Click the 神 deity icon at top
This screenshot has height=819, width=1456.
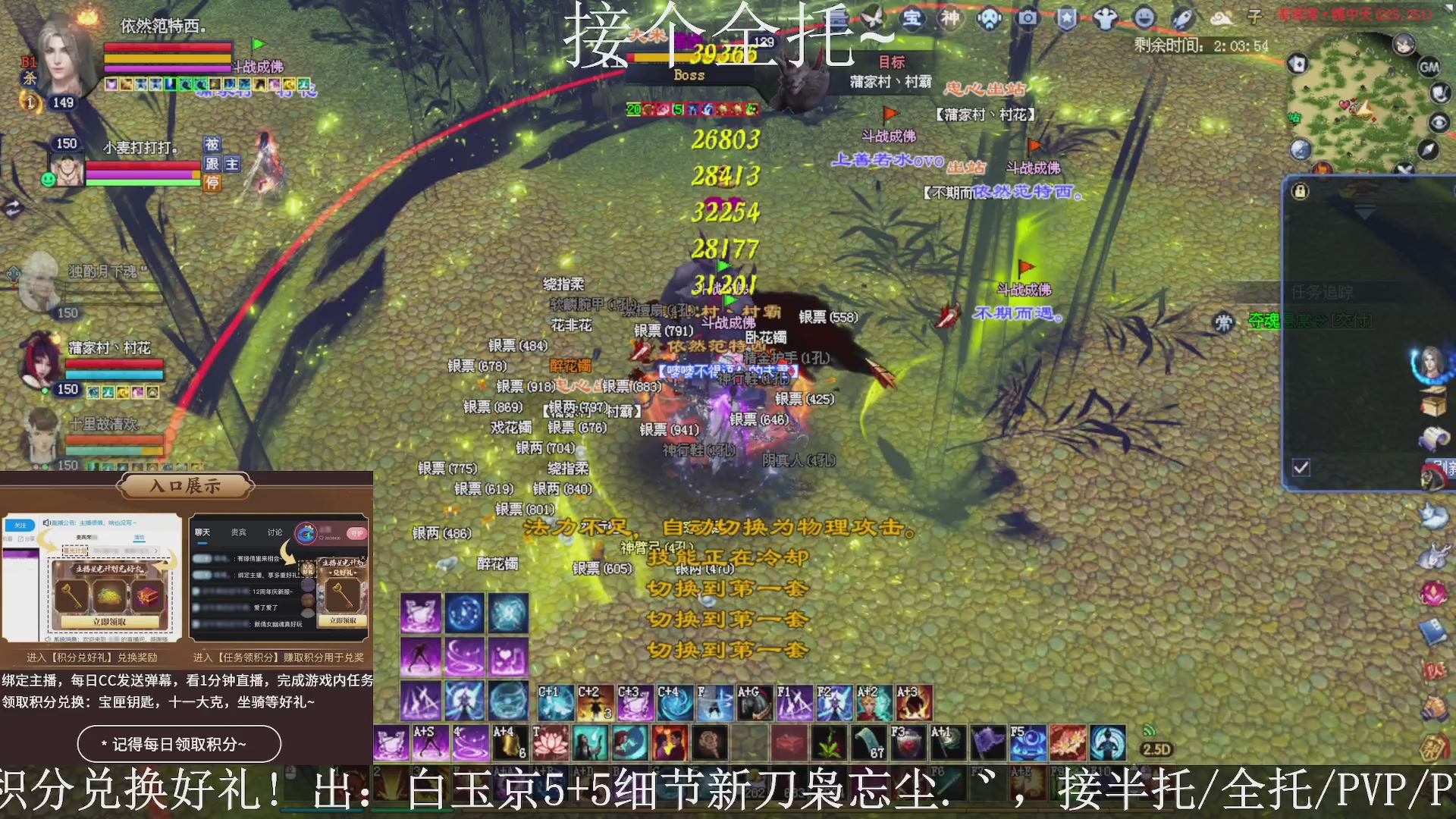[950, 19]
